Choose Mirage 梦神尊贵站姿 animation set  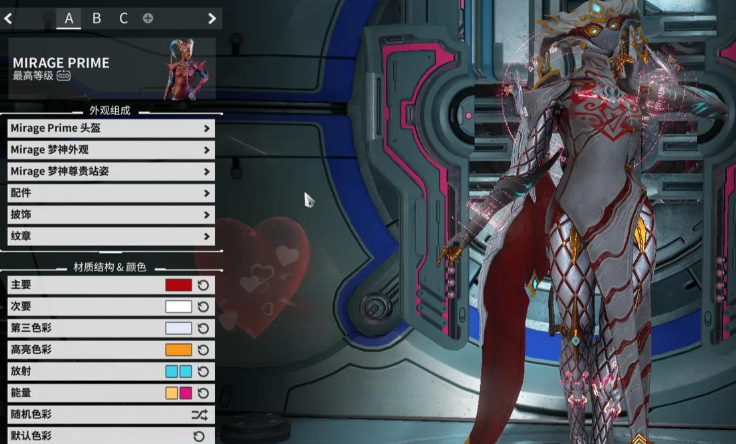click(111, 171)
